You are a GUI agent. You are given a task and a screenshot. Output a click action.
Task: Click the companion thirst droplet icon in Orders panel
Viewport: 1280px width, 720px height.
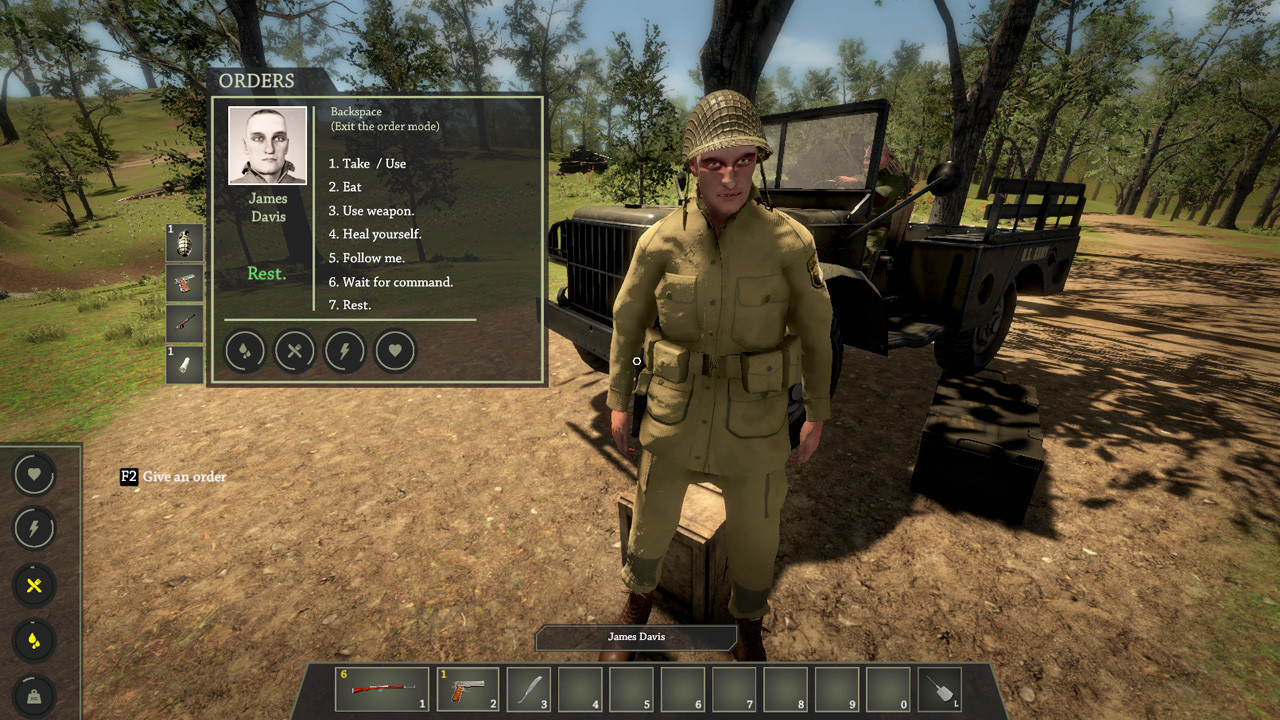244,351
